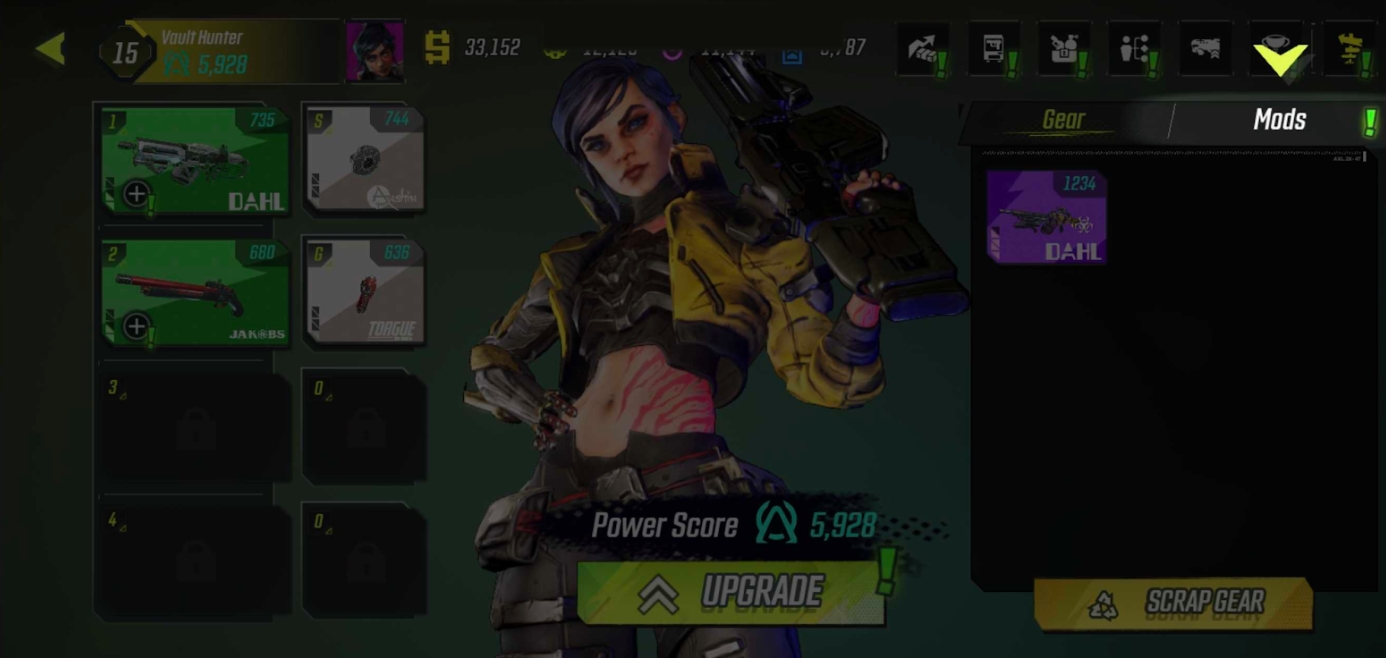Open the loot box with items icon
1386x658 pixels.
point(1063,49)
